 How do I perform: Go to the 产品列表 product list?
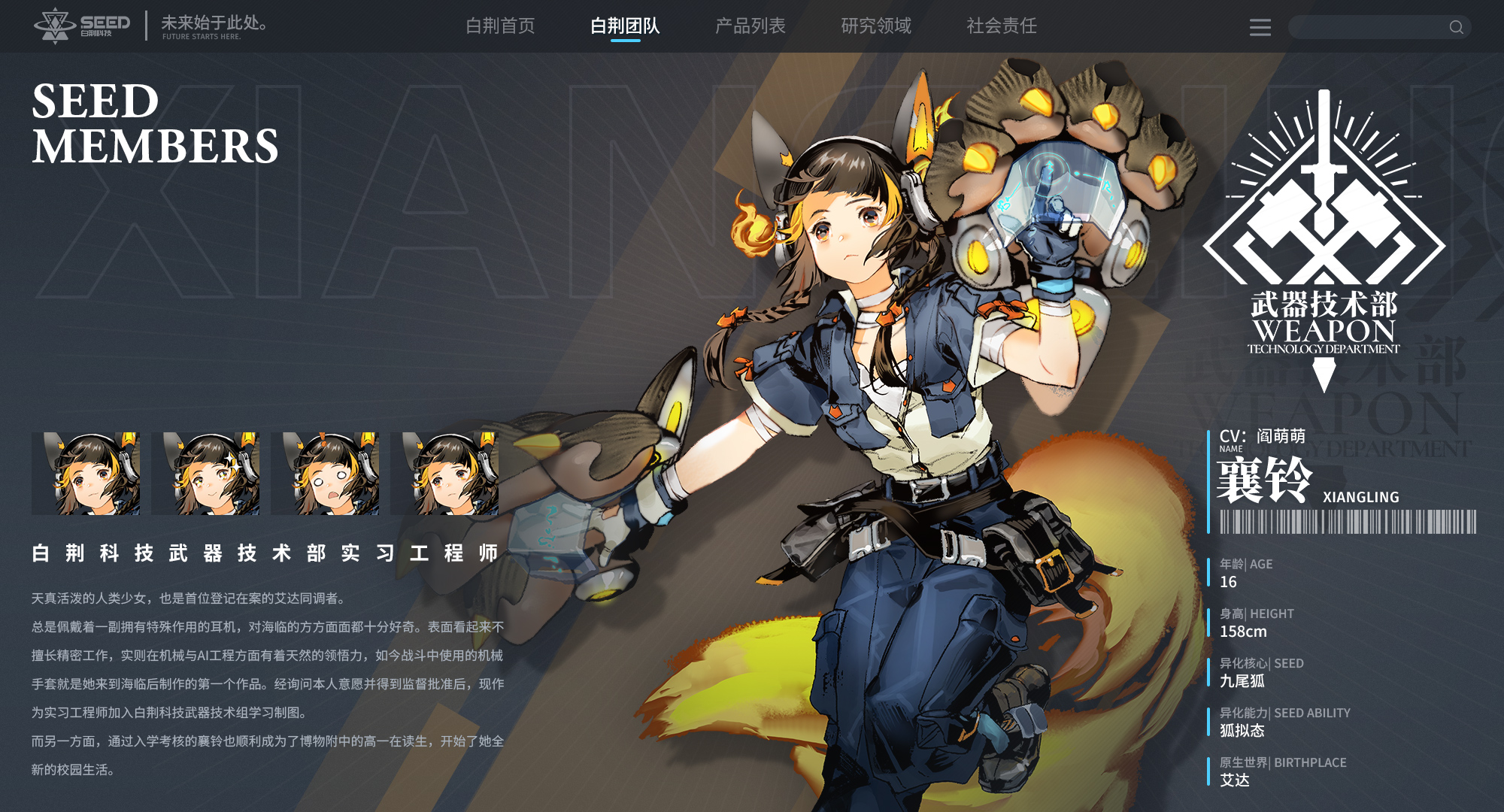[750, 26]
